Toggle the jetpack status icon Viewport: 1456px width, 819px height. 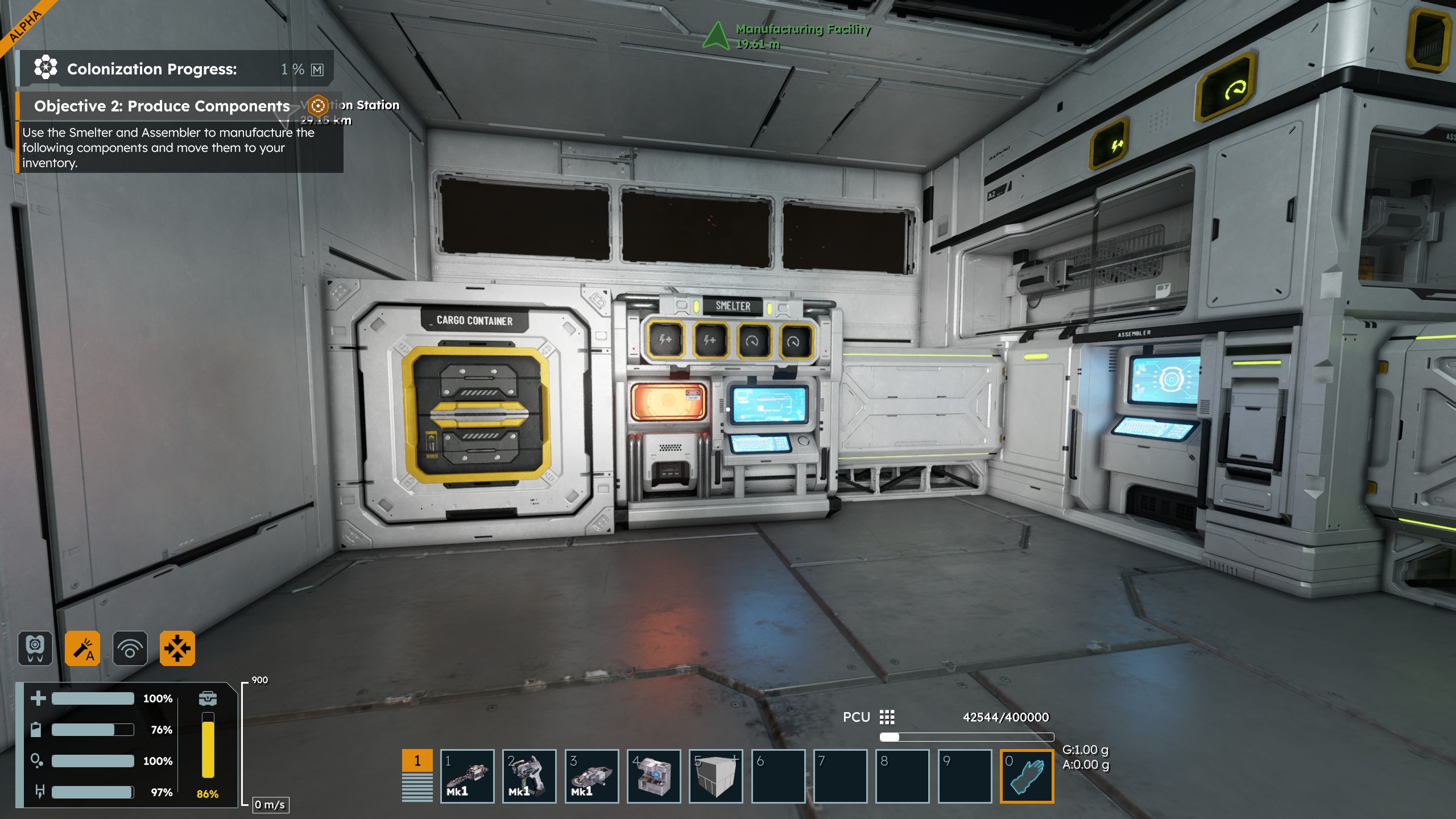point(35,648)
